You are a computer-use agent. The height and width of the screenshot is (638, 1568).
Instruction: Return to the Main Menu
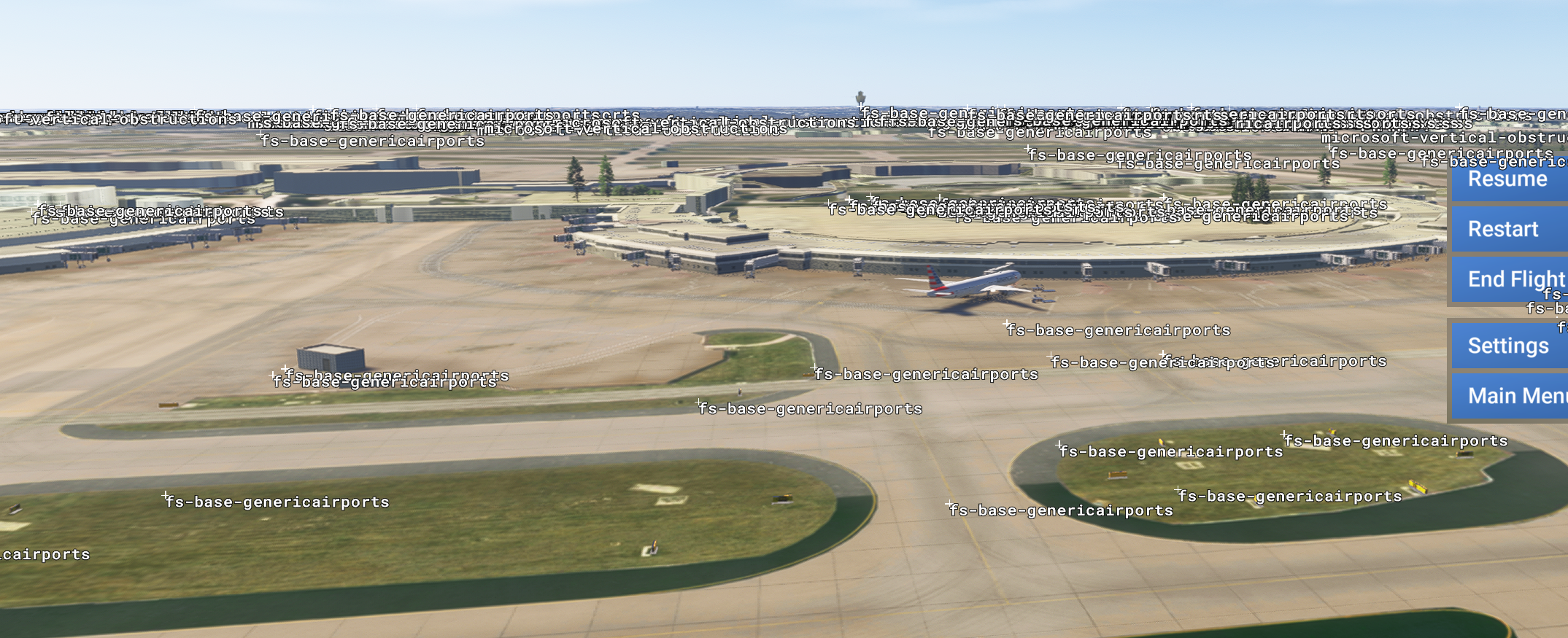(x=1510, y=396)
